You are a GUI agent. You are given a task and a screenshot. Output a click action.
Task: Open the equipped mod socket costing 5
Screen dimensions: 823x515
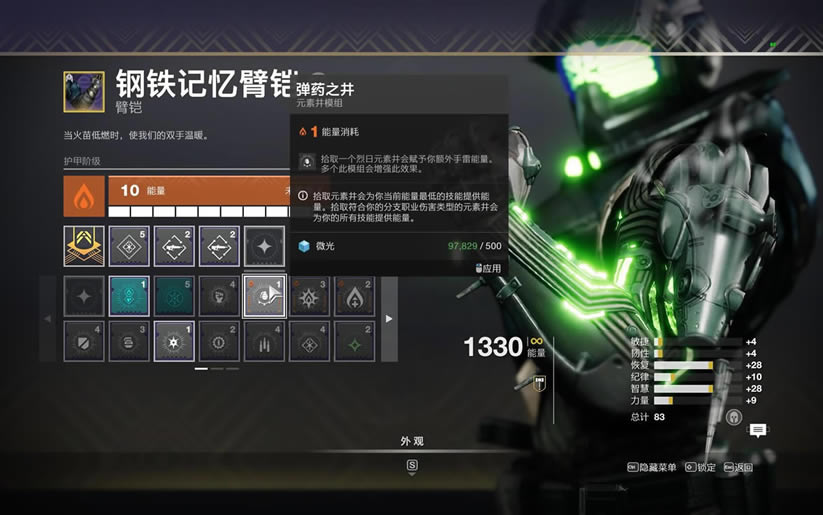pyautogui.click(x=129, y=246)
